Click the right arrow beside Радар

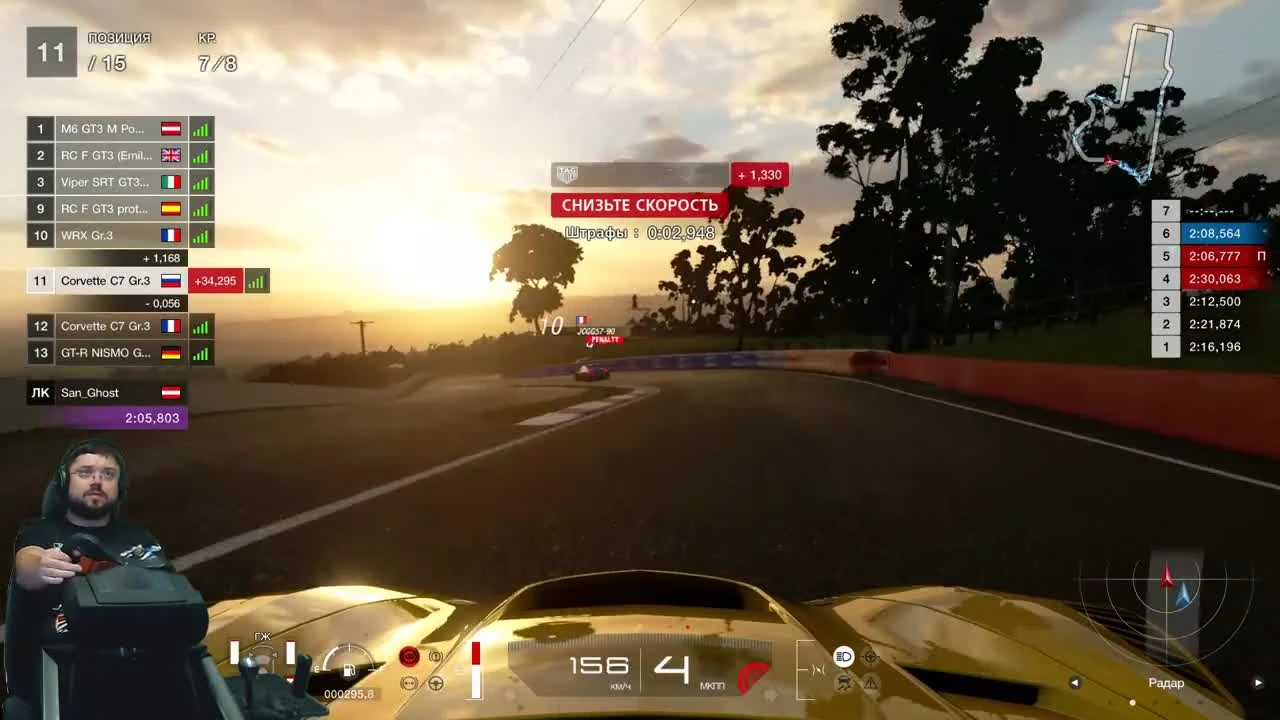(x=1258, y=682)
